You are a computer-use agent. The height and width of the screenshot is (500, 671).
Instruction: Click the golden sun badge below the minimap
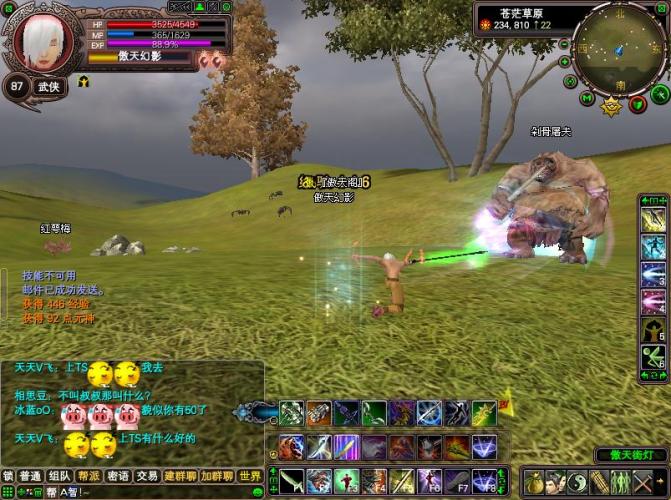click(x=612, y=105)
